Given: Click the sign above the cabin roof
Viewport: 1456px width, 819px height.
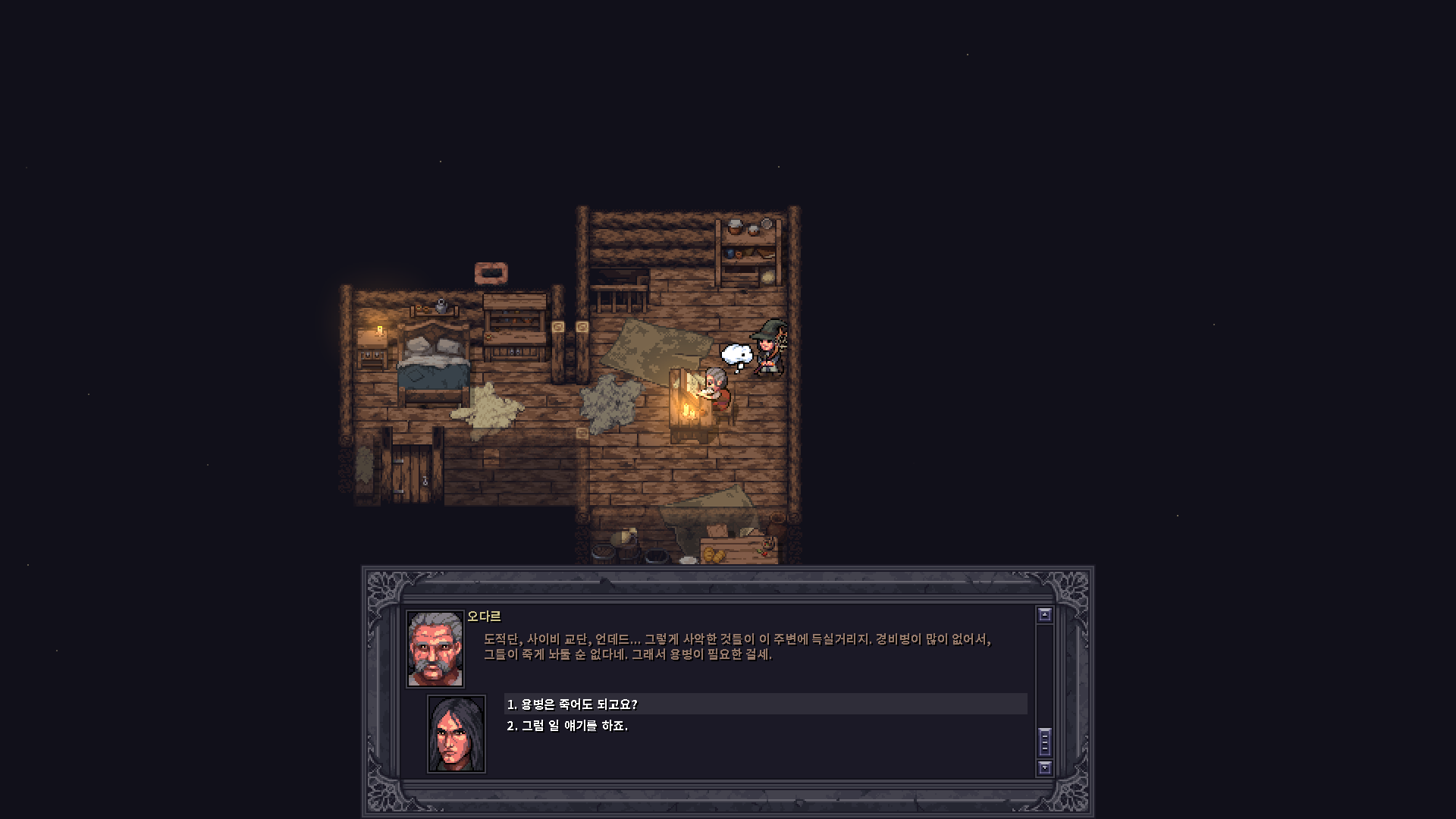Looking at the screenshot, I should pos(491,273).
